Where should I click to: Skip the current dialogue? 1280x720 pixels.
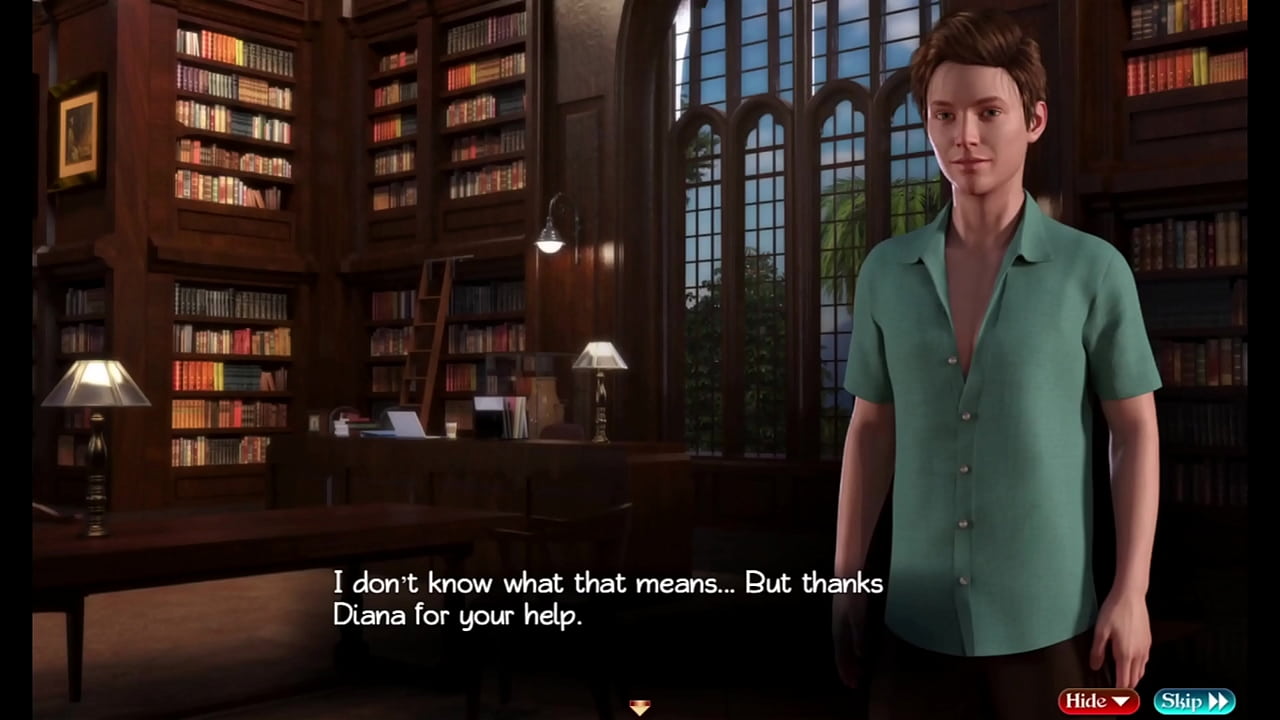click(x=1194, y=701)
